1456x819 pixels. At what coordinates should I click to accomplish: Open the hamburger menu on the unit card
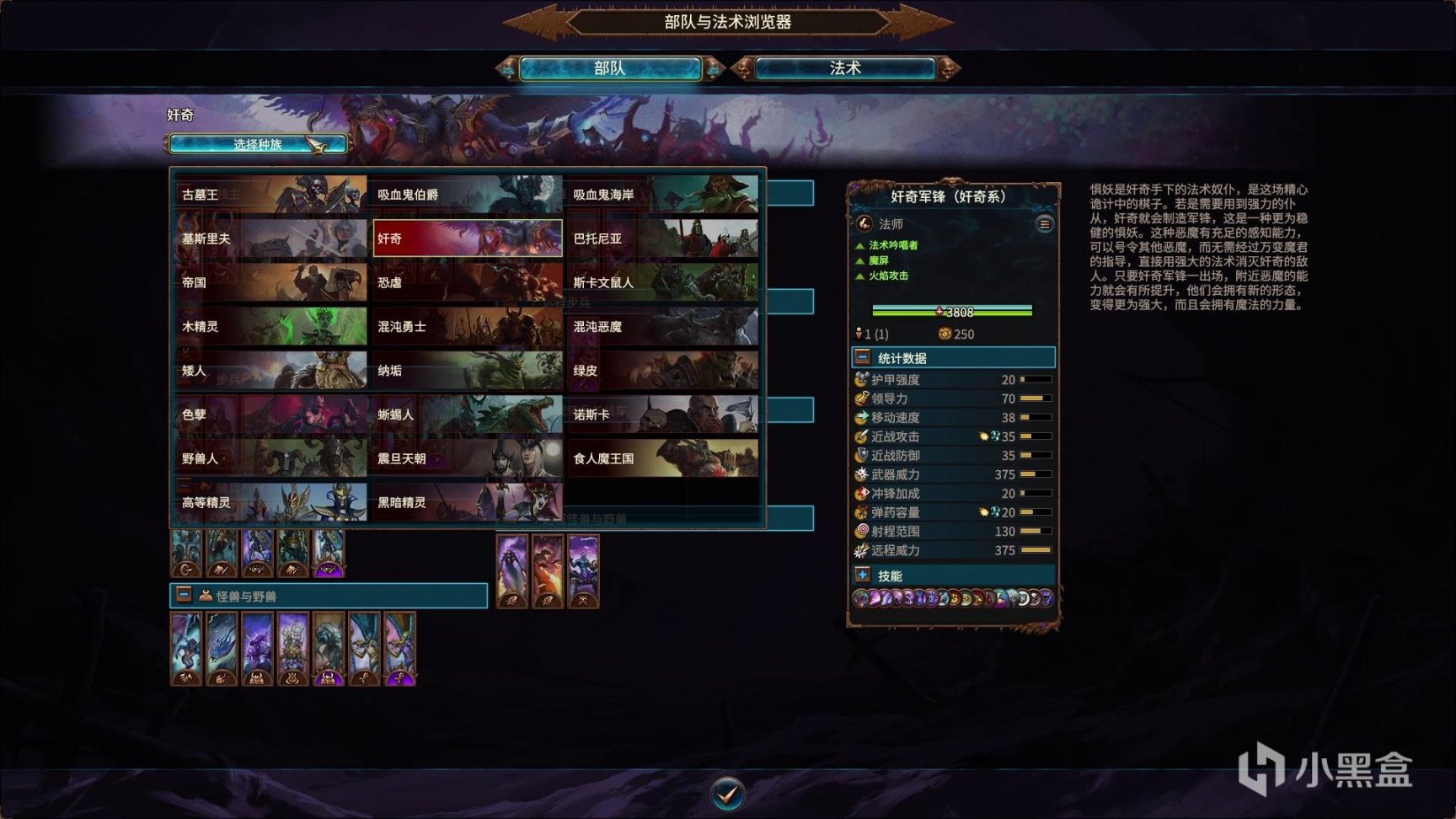(1045, 224)
